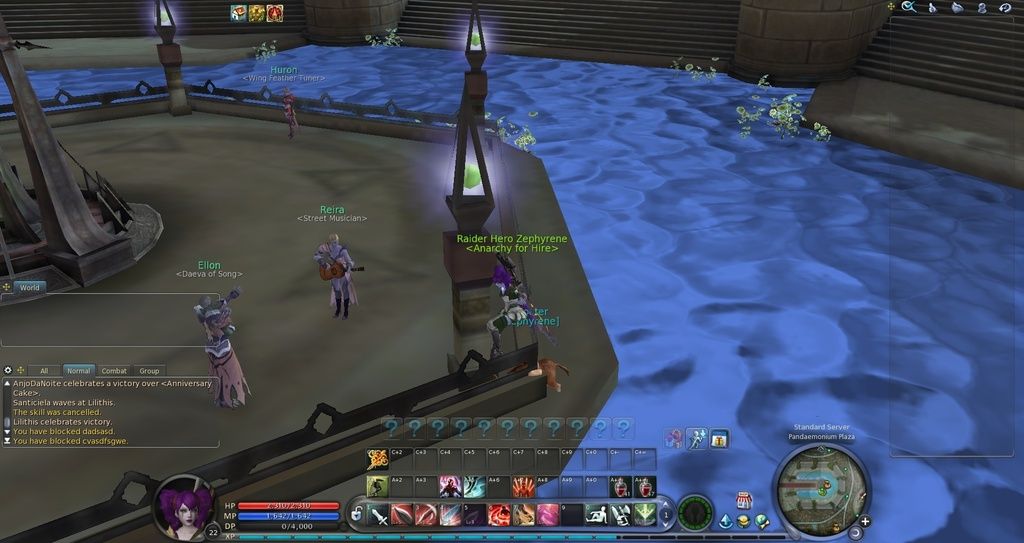Activate the sword attack skill

378,515
